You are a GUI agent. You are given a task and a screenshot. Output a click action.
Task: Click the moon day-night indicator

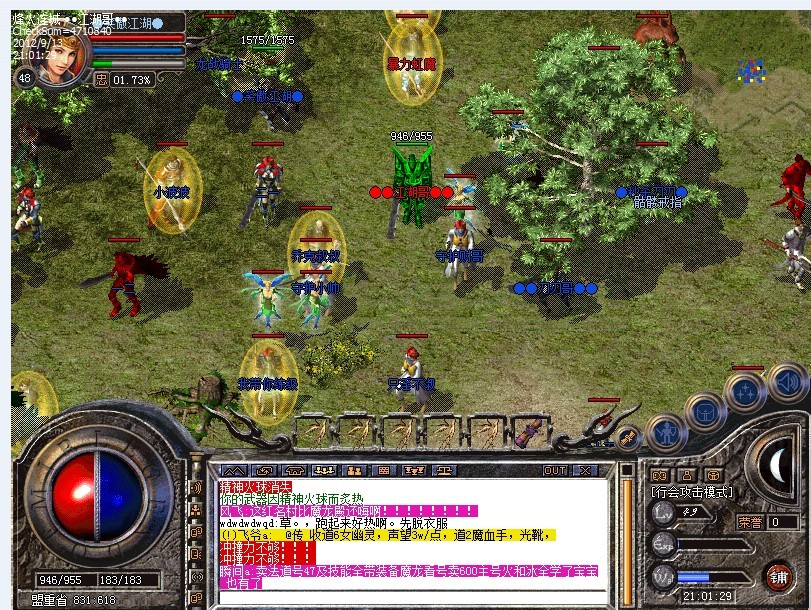tap(776, 467)
